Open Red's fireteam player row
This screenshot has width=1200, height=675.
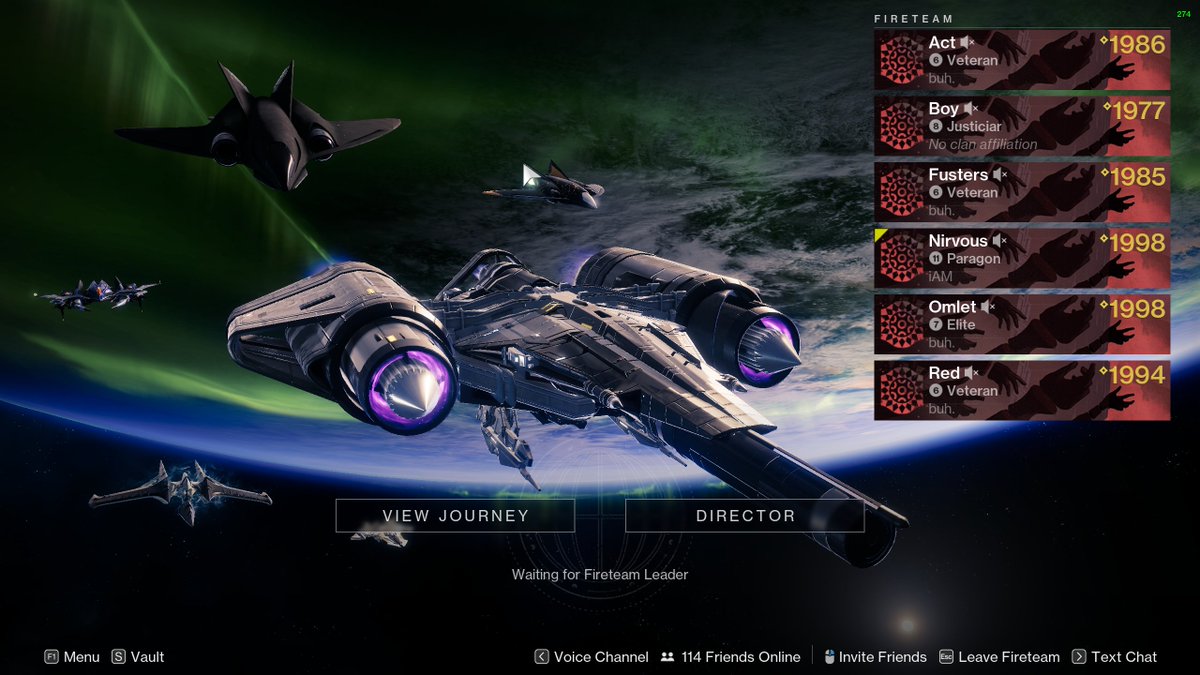click(x=1021, y=390)
